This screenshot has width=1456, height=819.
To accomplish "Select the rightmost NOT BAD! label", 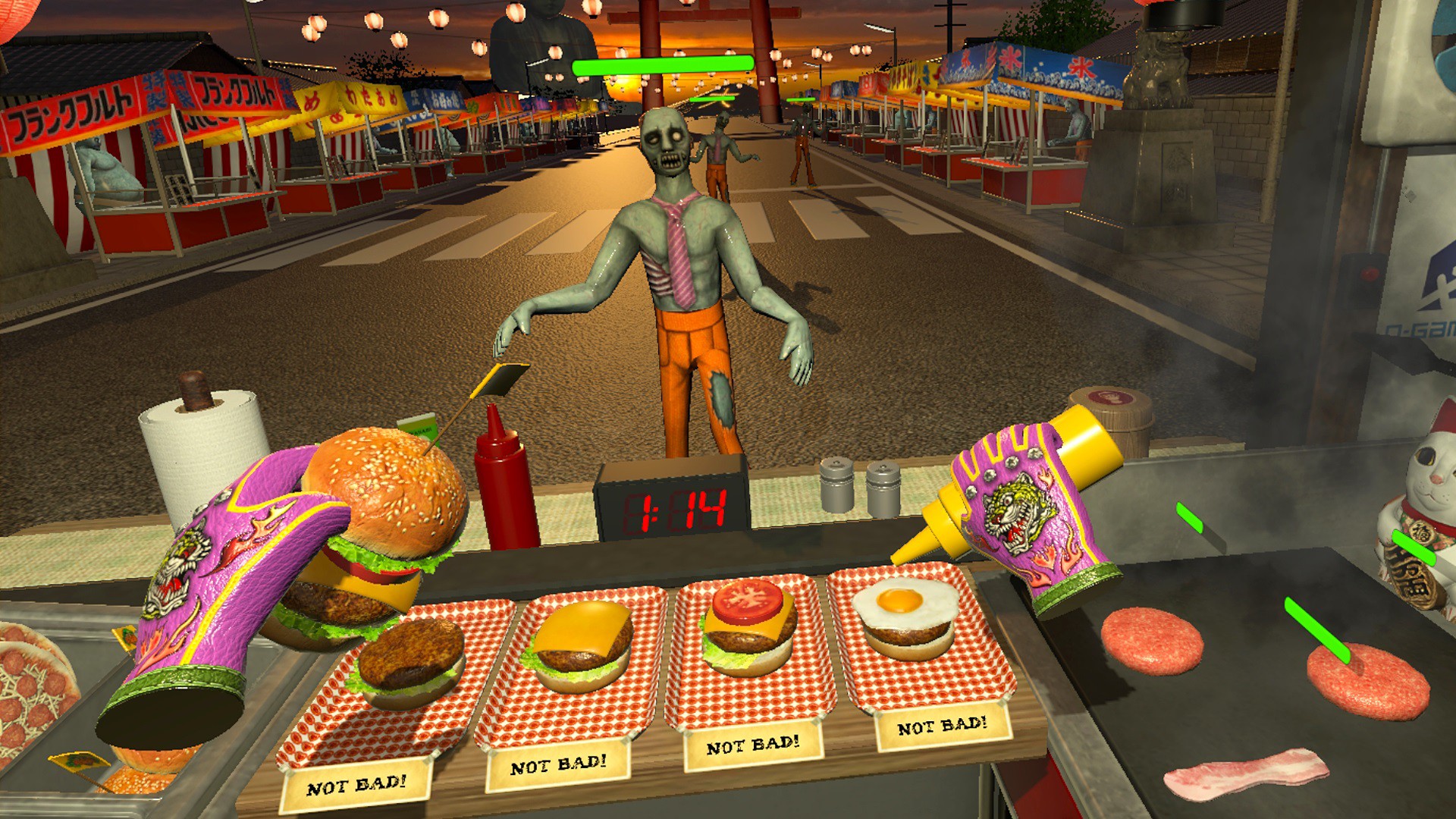I will tap(943, 724).
